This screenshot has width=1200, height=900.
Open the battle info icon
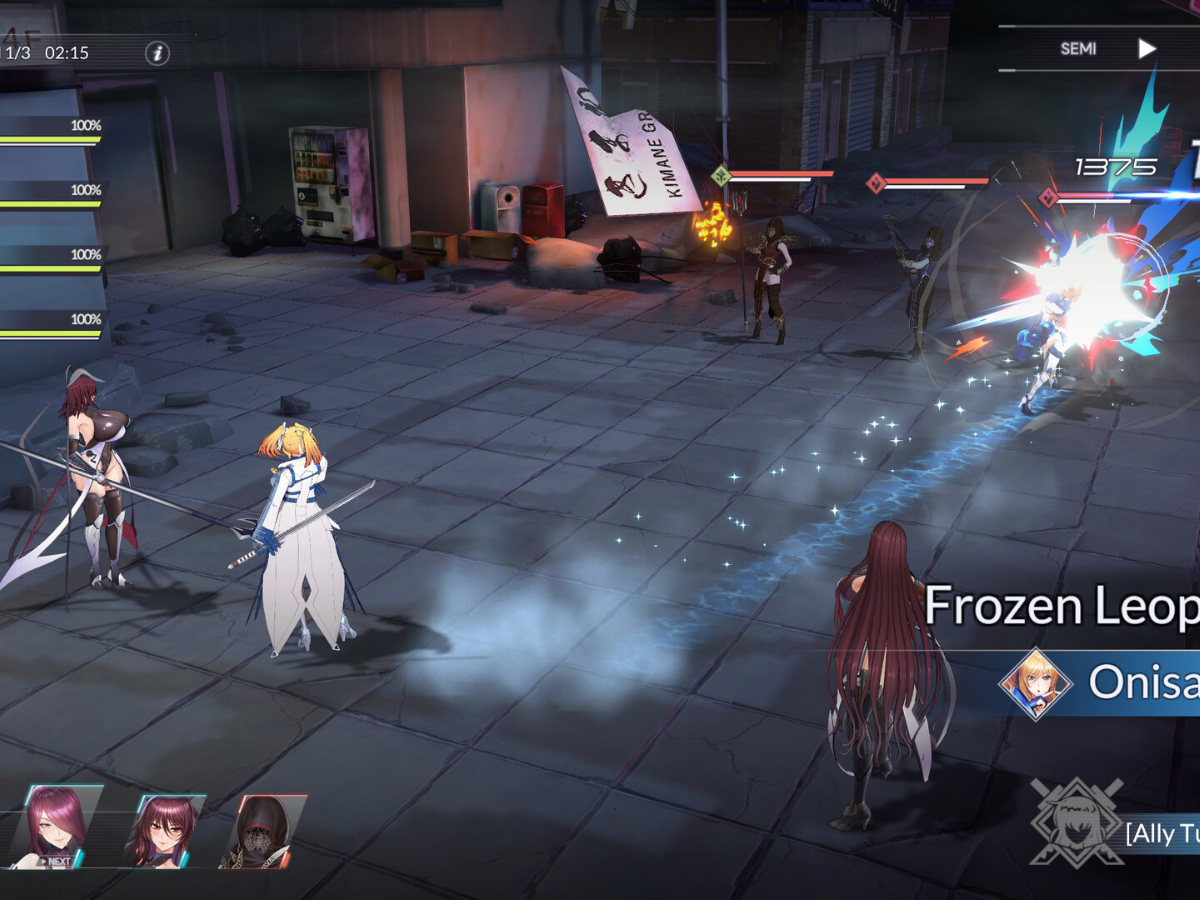[157, 53]
